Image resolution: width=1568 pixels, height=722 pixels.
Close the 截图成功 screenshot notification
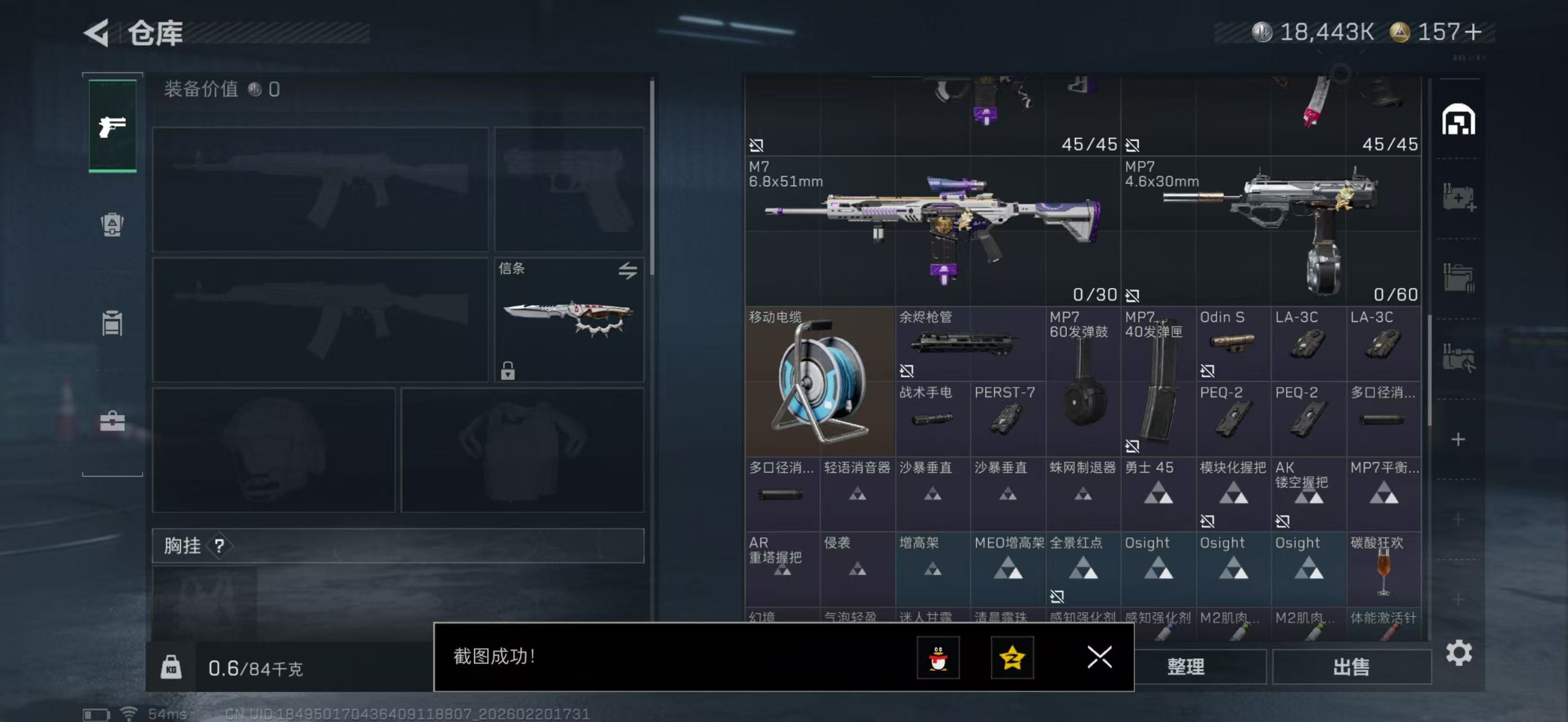pos(1099,657)
